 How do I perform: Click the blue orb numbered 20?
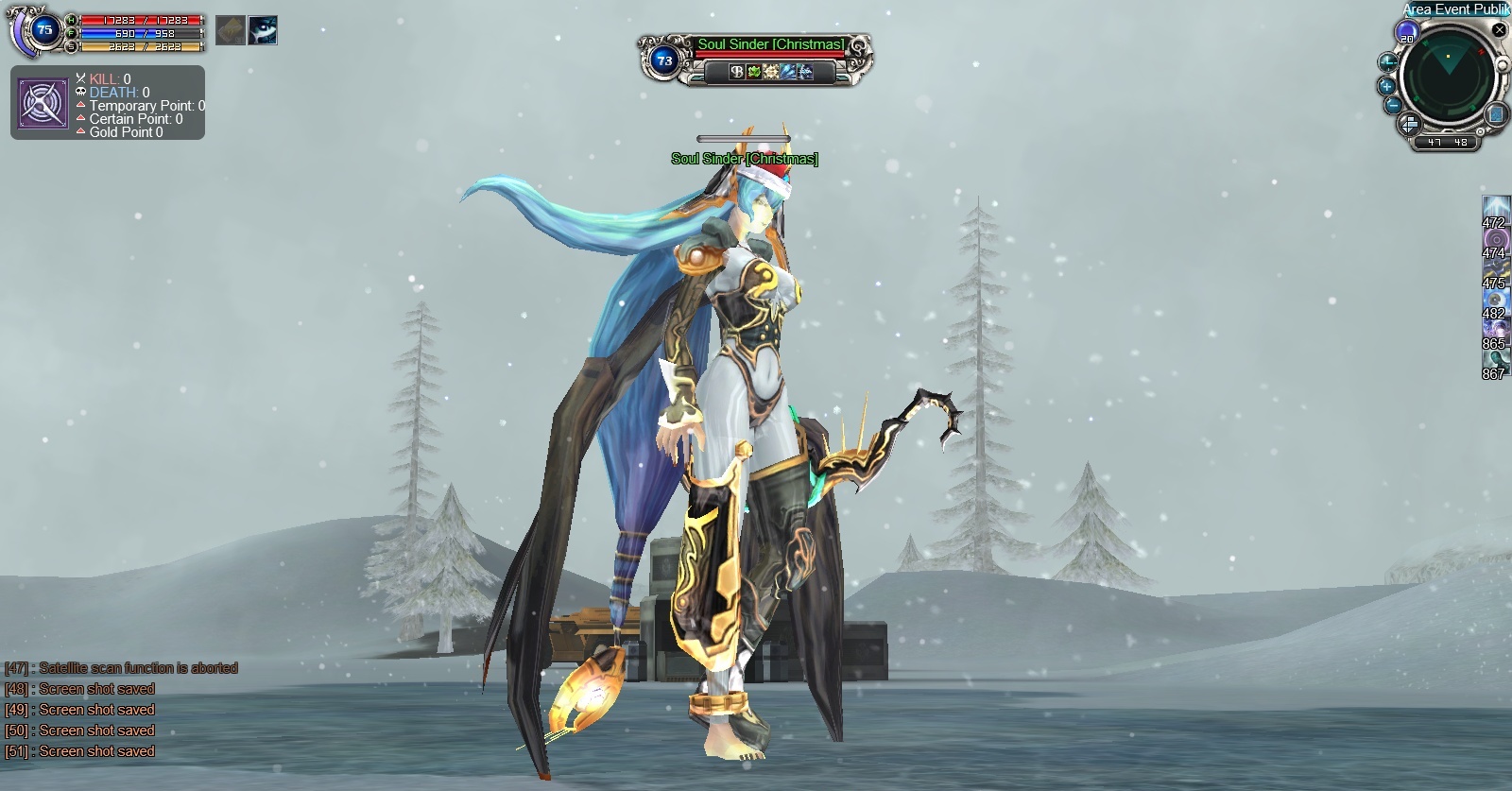(1407, 33)
